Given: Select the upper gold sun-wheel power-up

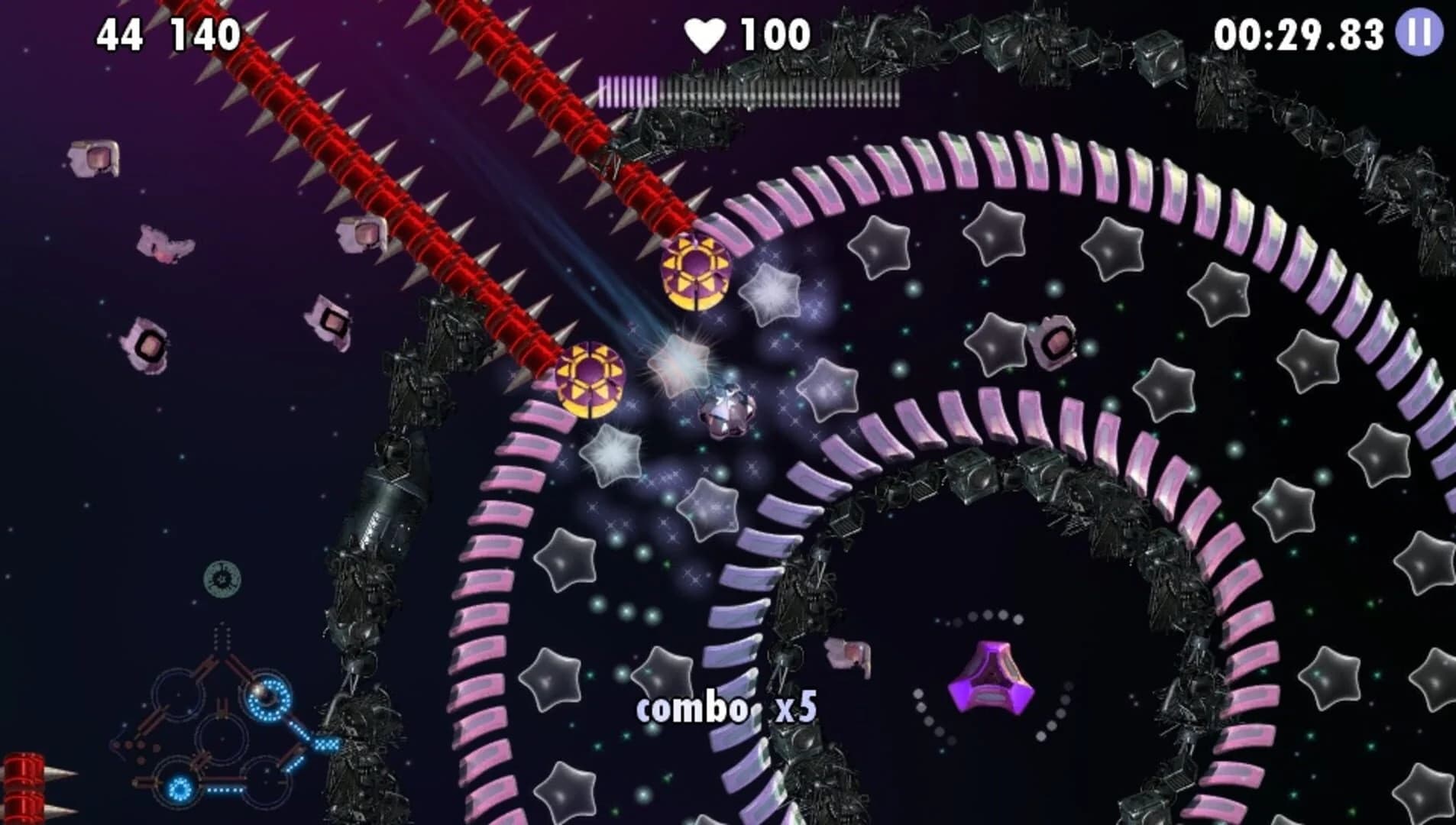Looking at the screenshot, I should pyautogui.click(x=697, y=273).
